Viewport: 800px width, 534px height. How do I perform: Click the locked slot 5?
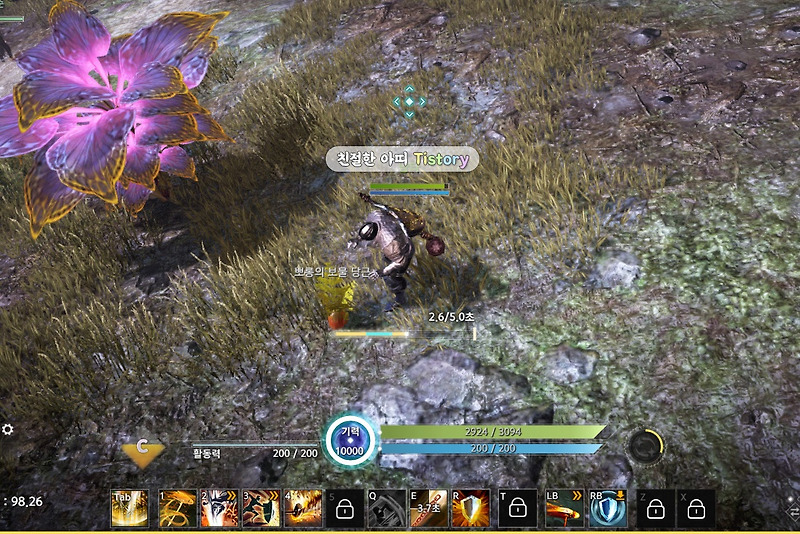(x=345, y=509)
